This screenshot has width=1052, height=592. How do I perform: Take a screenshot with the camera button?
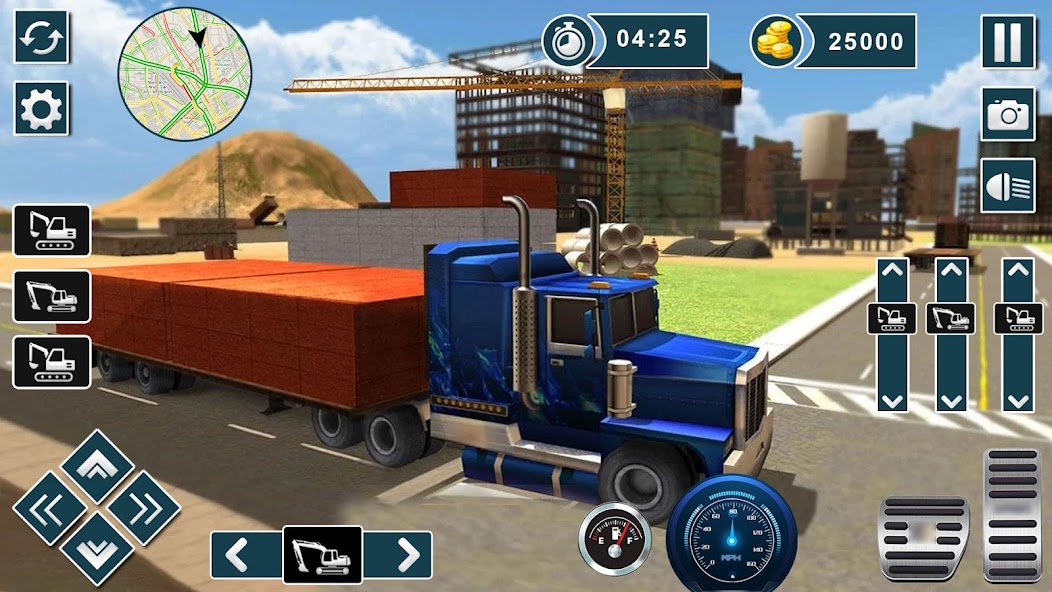click(x=1007, y=114)
